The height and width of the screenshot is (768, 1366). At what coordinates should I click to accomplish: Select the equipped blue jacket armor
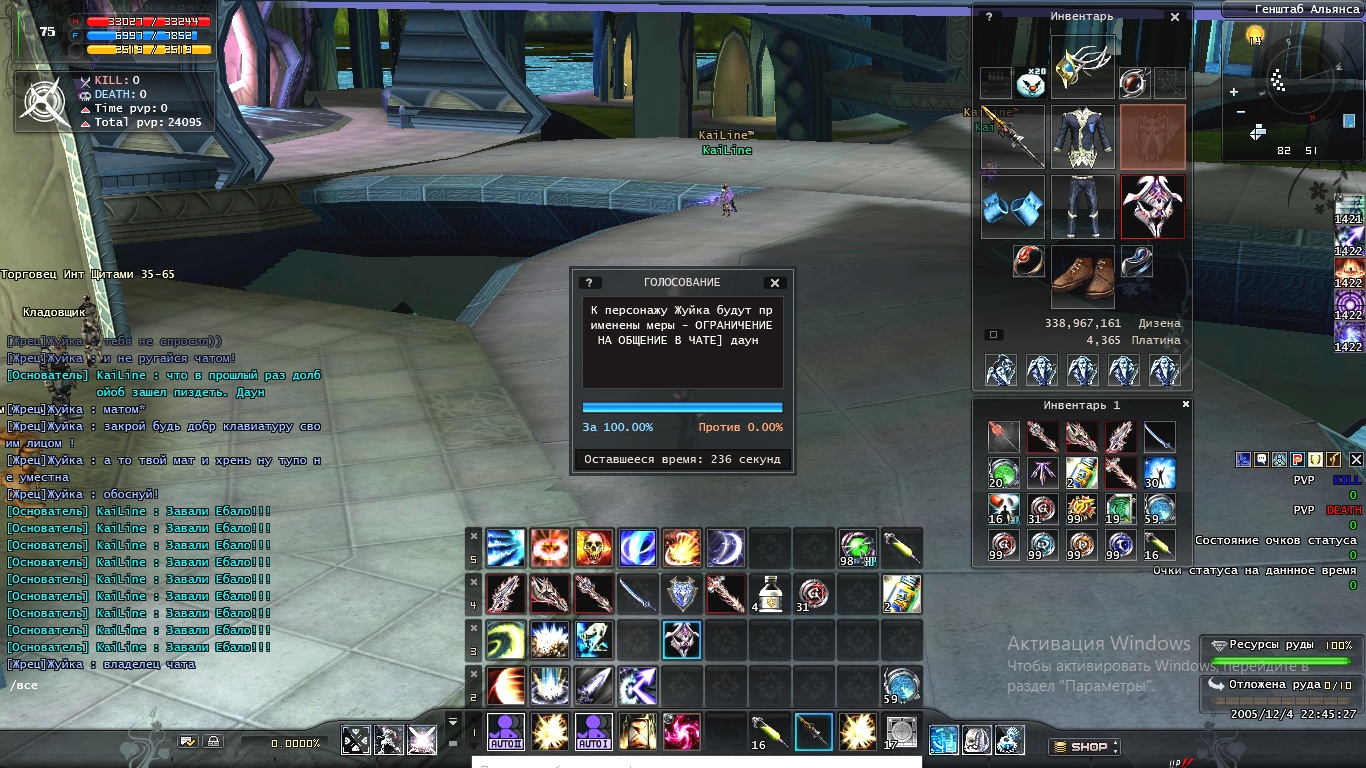(x=1082, y=137)
